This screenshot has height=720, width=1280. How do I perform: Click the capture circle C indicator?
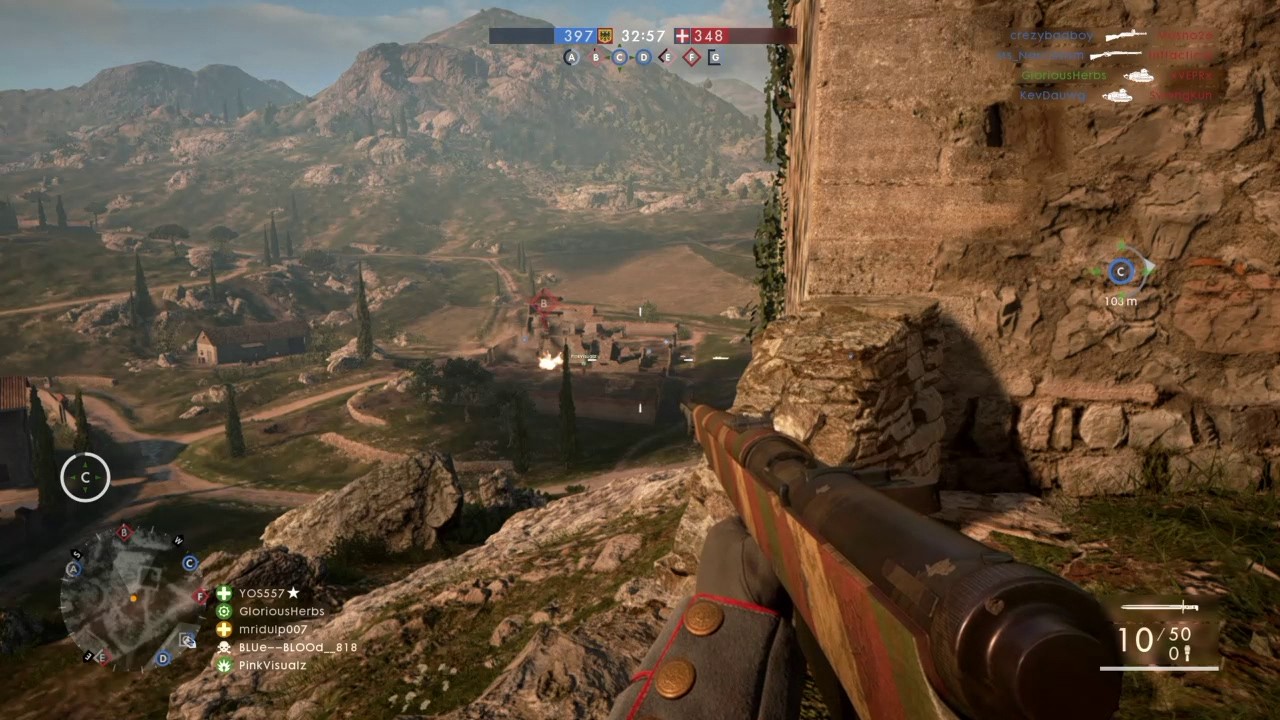tap(84, 477)
